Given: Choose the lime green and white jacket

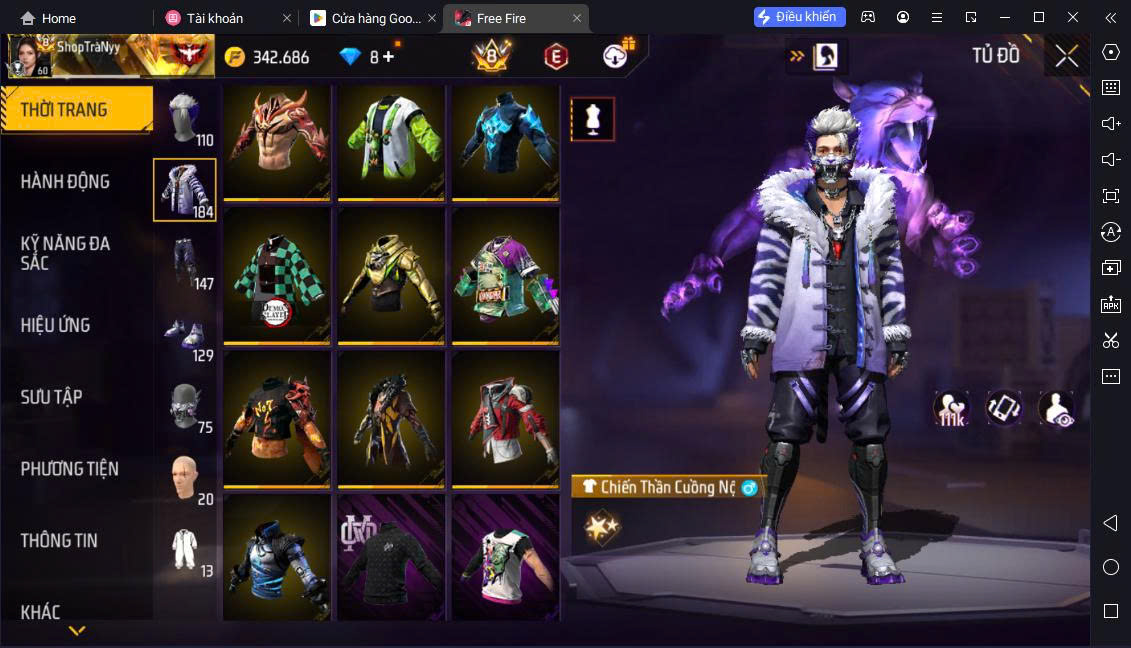Looking at the screenshot, I should (391, 140).
